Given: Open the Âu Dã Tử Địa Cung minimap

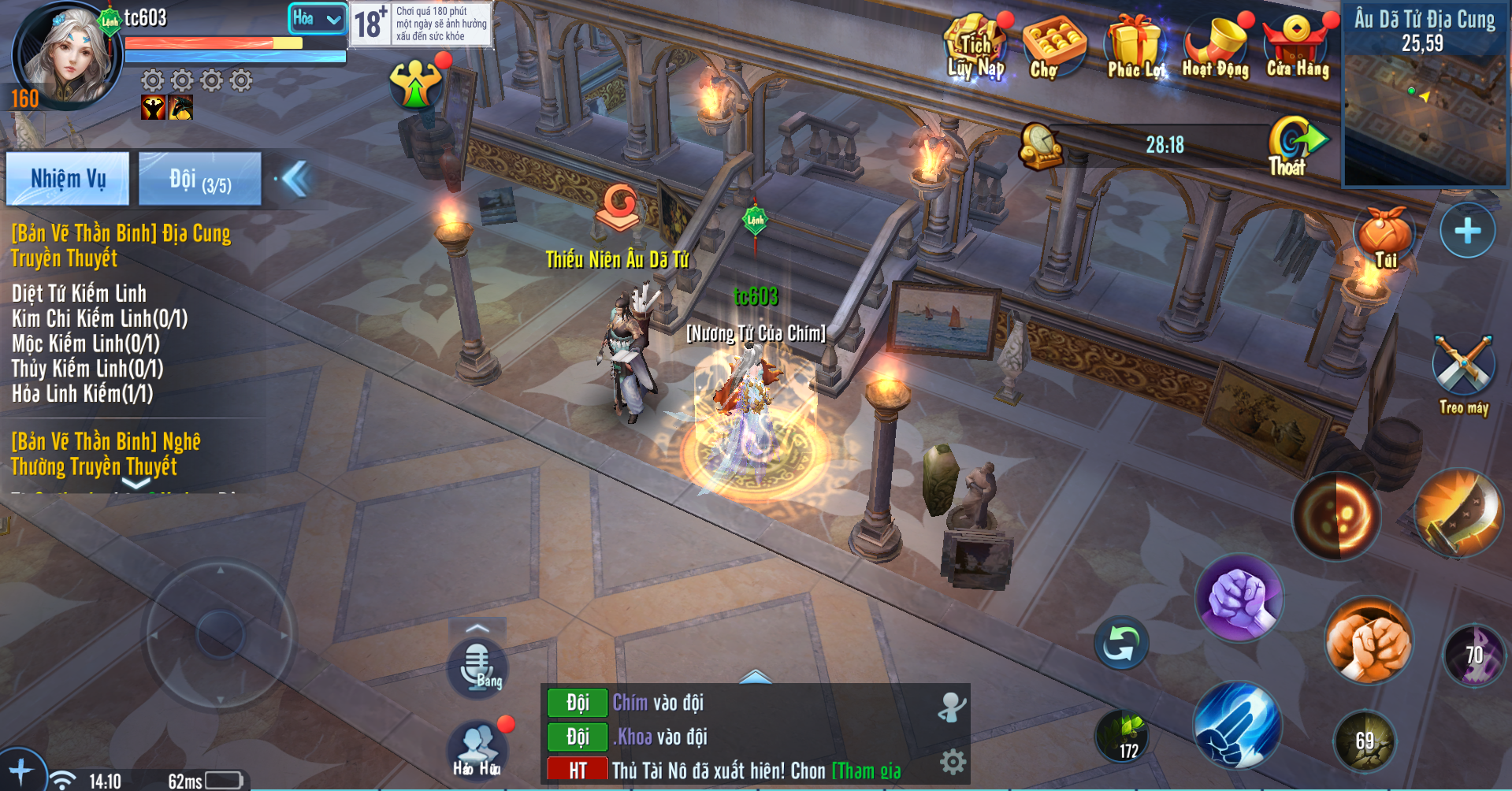Looking at the screenshot, I should pyautogui.click(x=1424, y=95).
